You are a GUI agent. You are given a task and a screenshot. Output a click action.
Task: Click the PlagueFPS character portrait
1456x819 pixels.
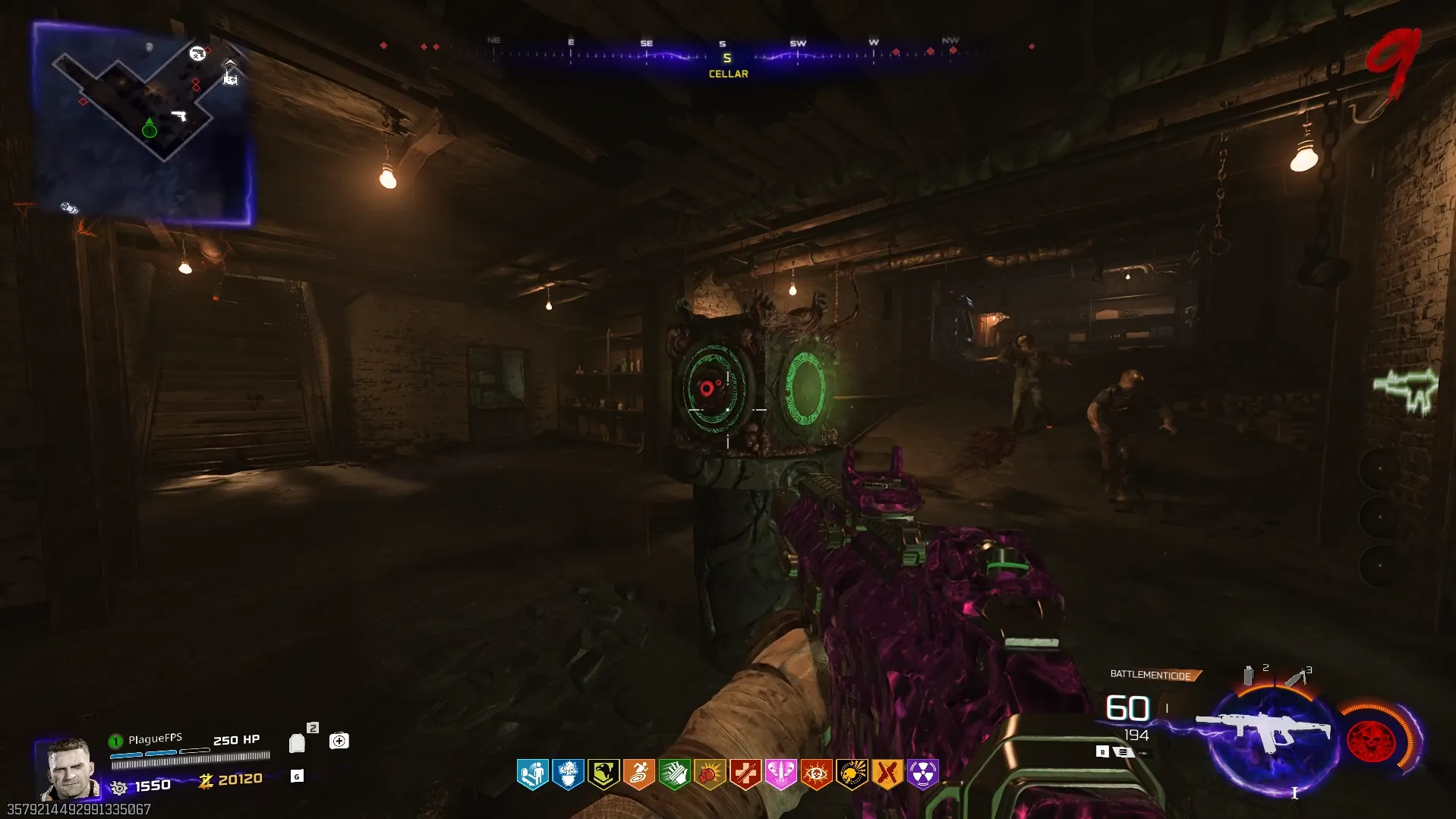[x=70, y=768]
